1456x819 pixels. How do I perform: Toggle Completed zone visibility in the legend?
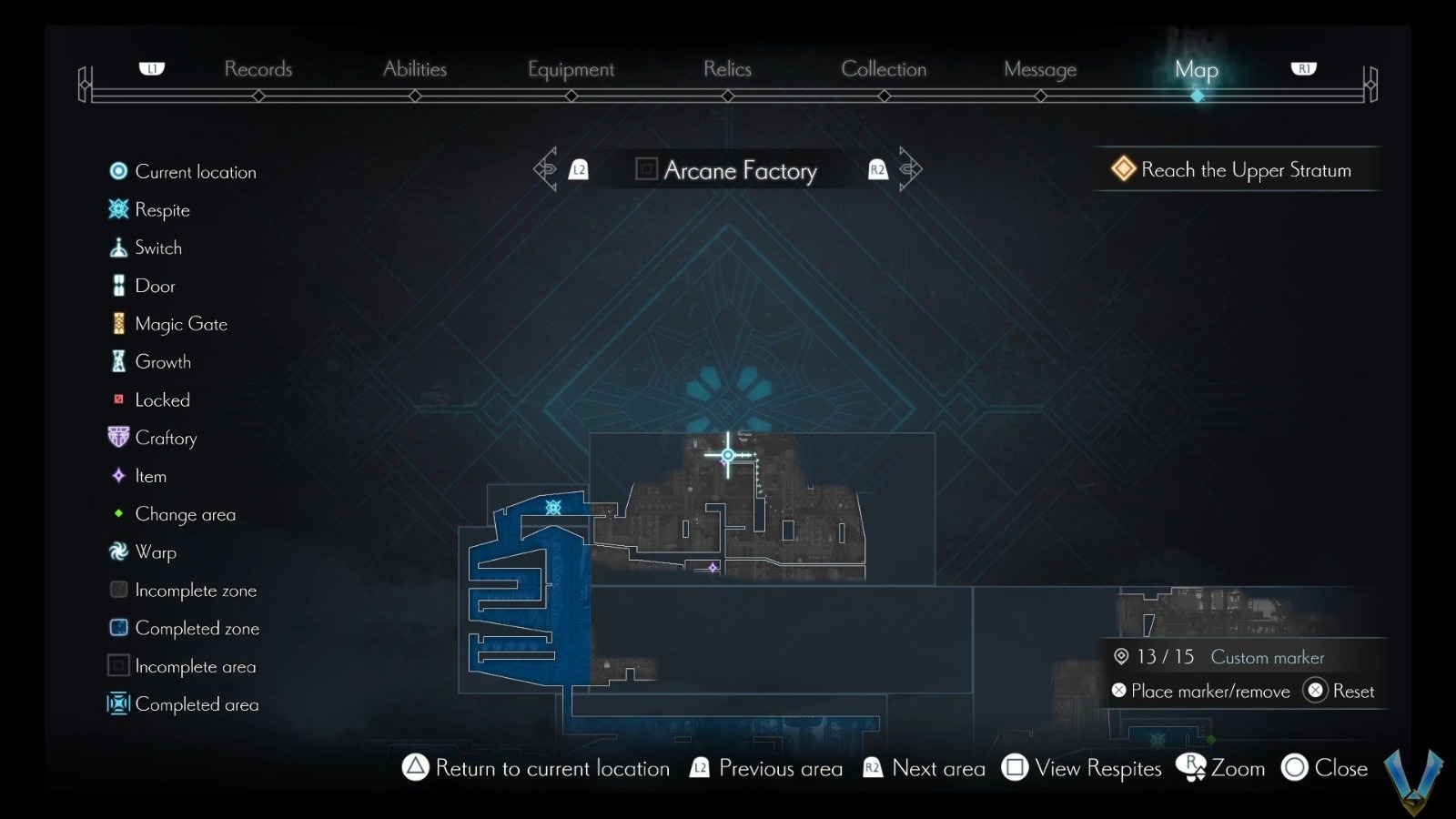117,627
